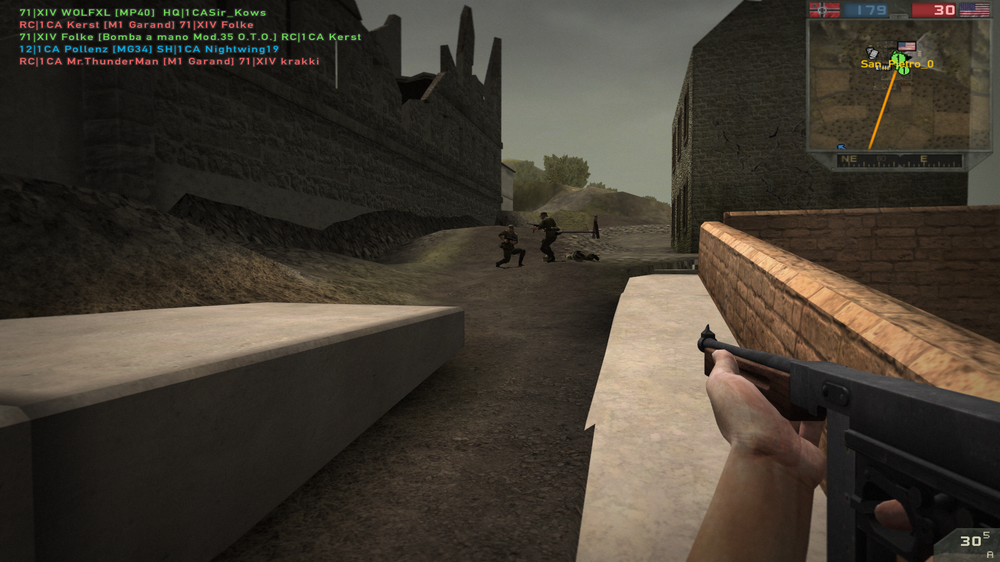The image size is (1000, 562).
Task: Click the German team flag icon
Action: tap(824, 10)
